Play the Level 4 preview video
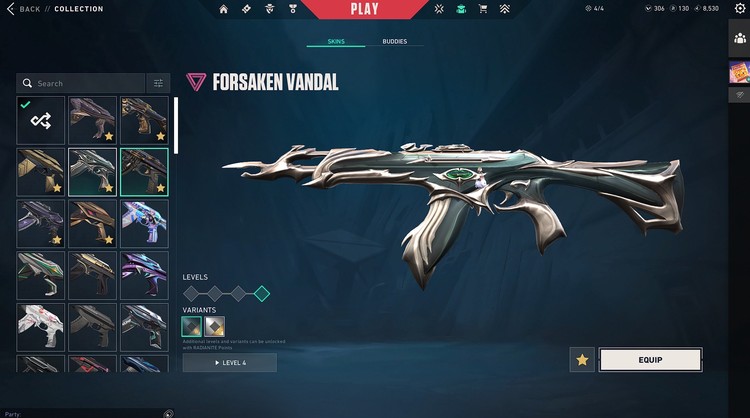The width and height of the screenshot is (750, 418). click(x=229, y=362)
